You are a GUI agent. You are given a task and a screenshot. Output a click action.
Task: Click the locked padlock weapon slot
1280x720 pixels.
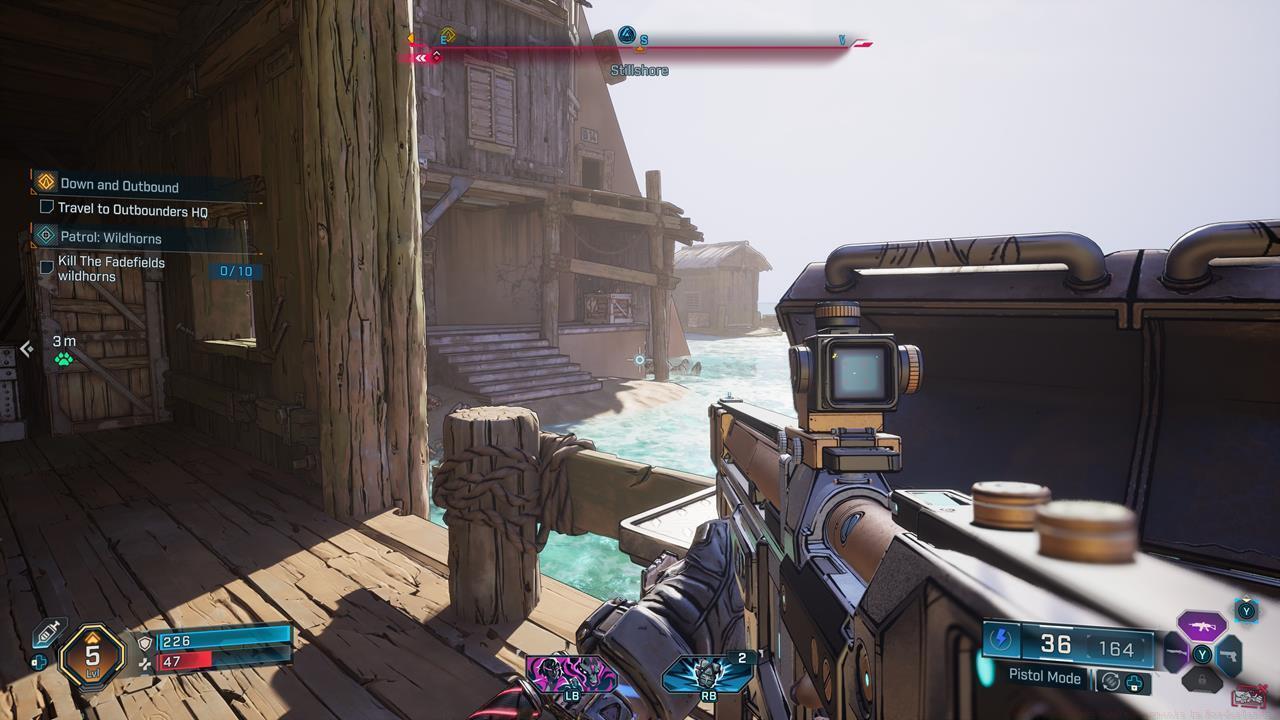(1203, 678)
